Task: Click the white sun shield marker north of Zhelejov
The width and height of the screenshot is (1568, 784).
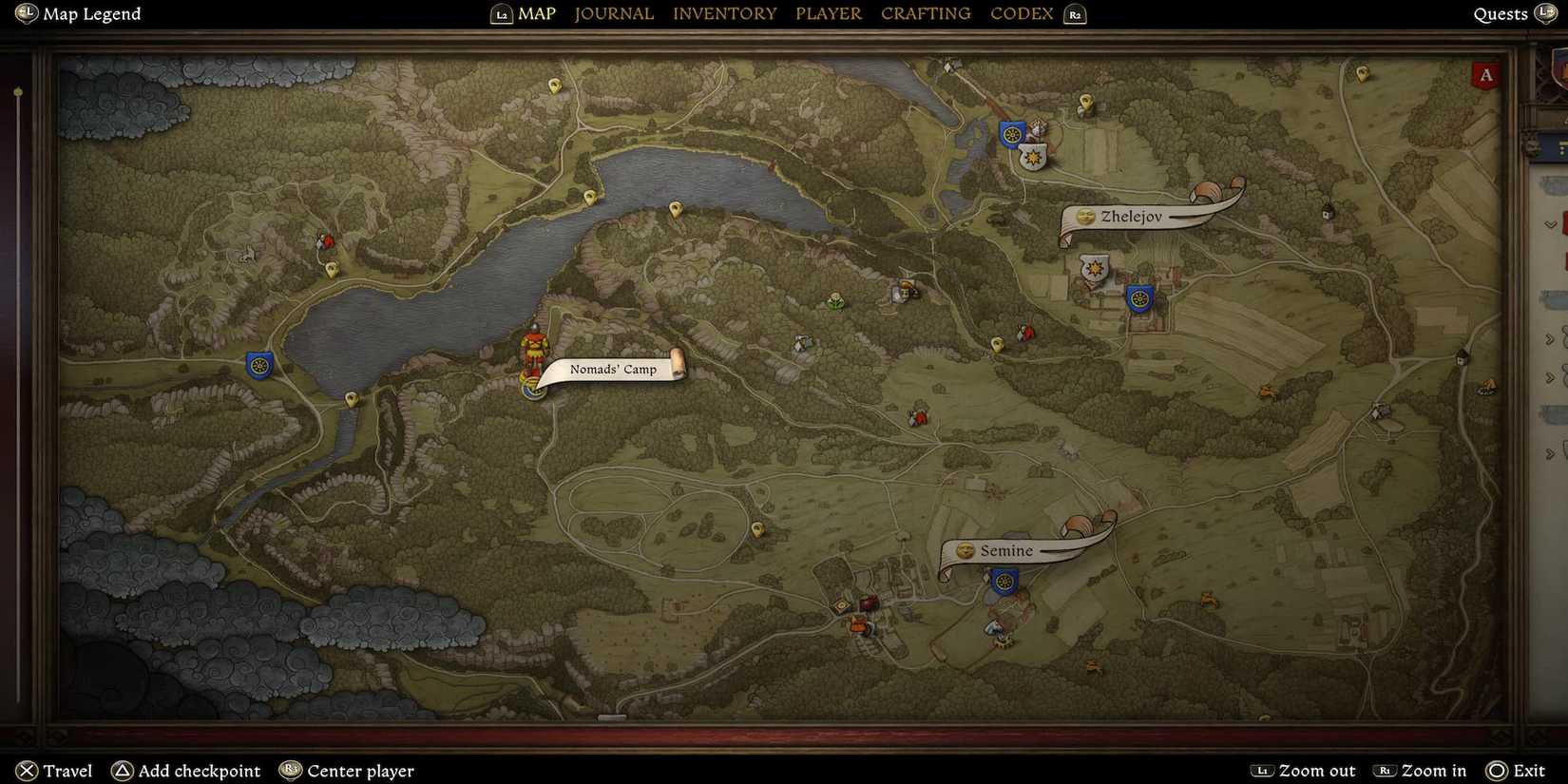Action: (x=1034, y=158)
